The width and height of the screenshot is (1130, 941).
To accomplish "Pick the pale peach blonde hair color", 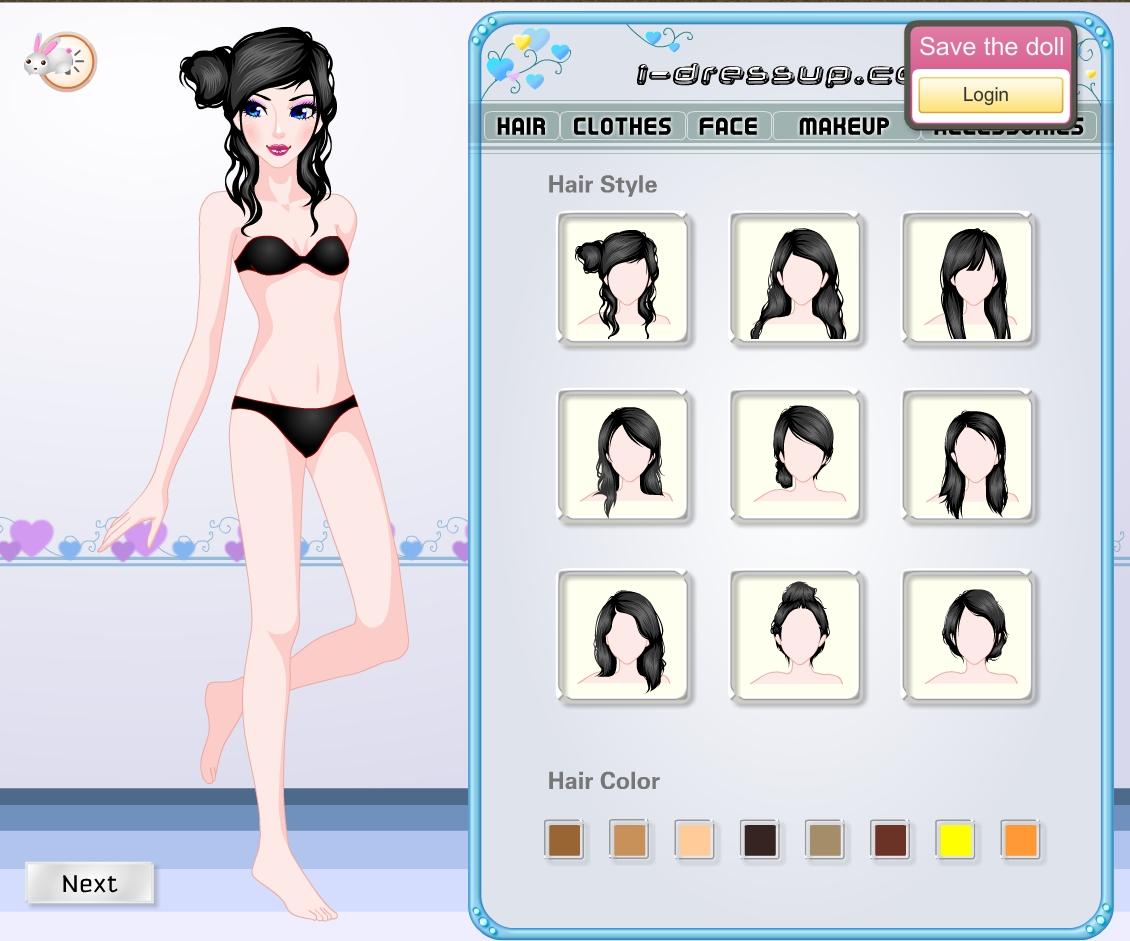I will [694, 840].
